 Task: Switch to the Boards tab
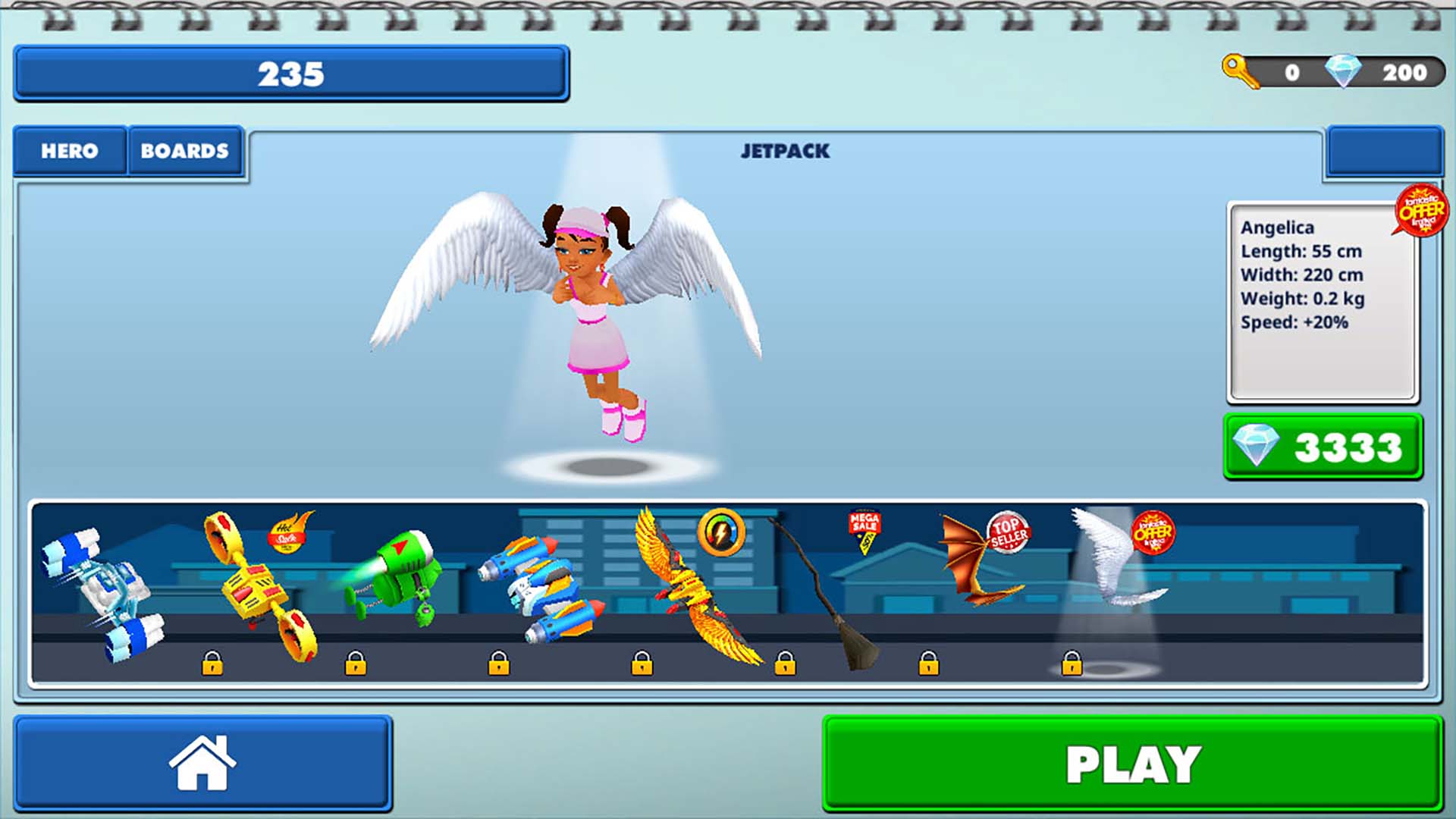coord(184,151)
